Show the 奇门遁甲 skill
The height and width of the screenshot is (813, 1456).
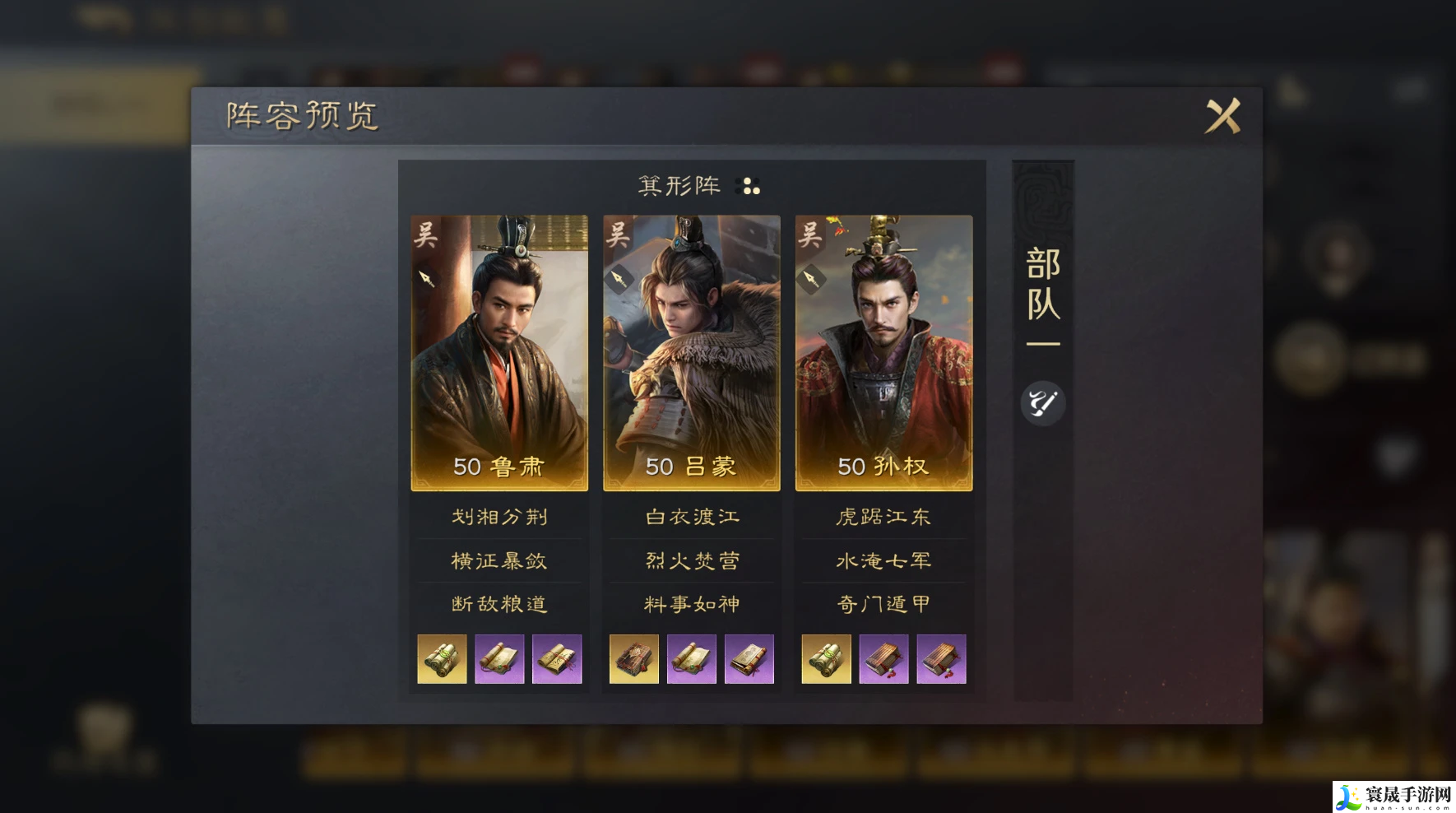[883, 604]
